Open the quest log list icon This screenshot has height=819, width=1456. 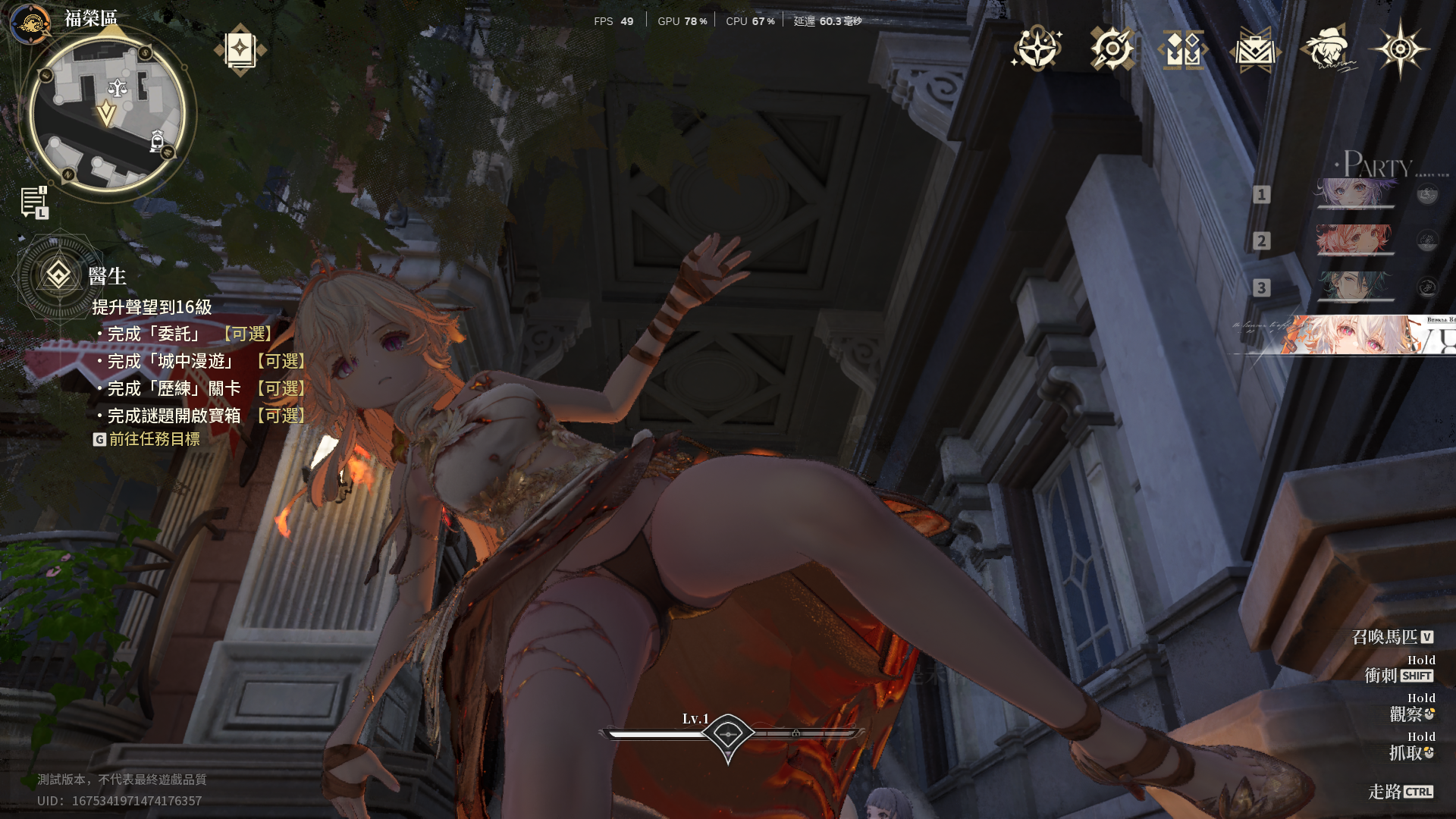(x=34, y=202)
